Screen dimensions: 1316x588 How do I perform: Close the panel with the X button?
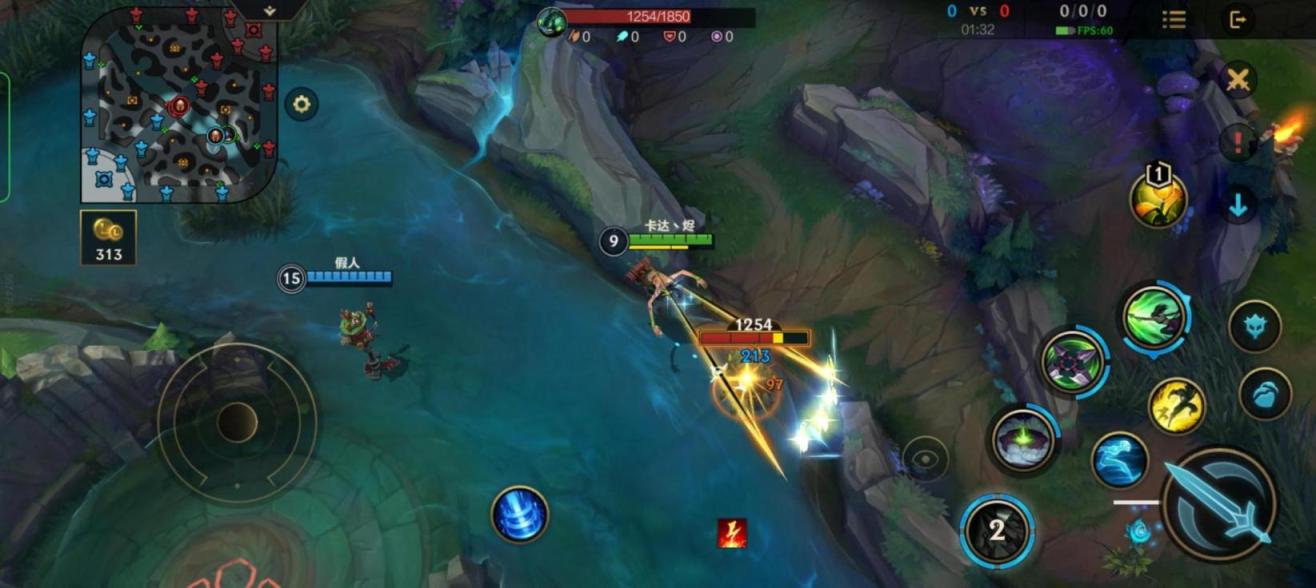[x=1238, y=80]
